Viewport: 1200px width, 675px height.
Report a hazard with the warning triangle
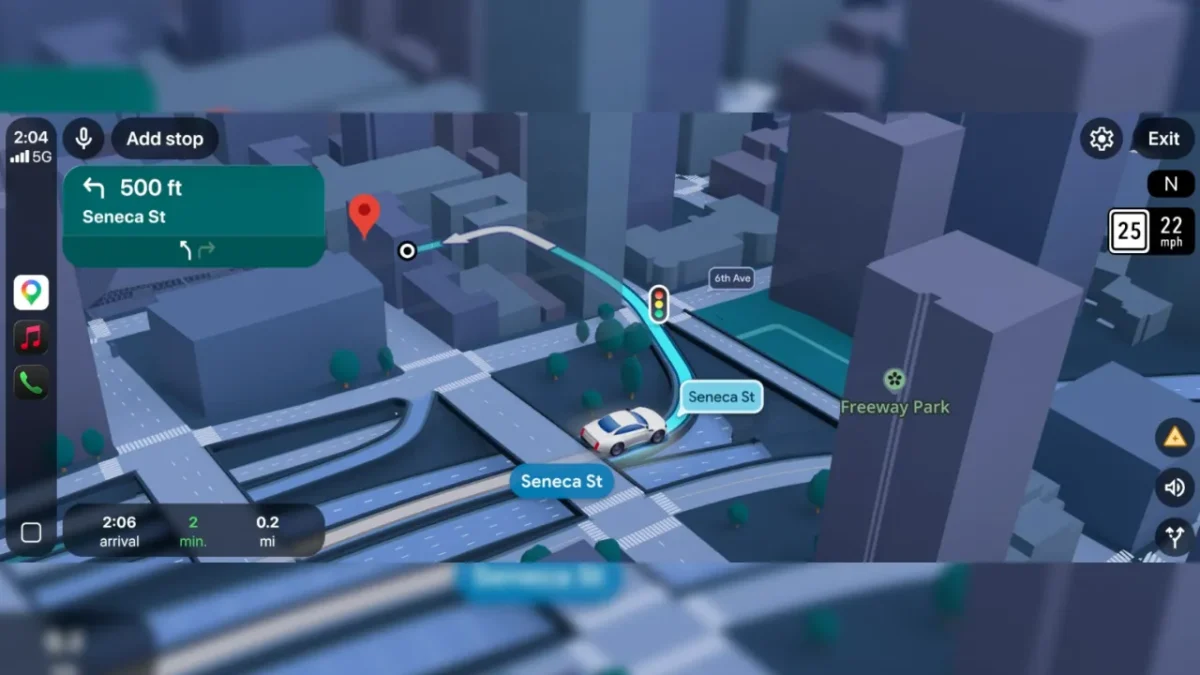1173,437
